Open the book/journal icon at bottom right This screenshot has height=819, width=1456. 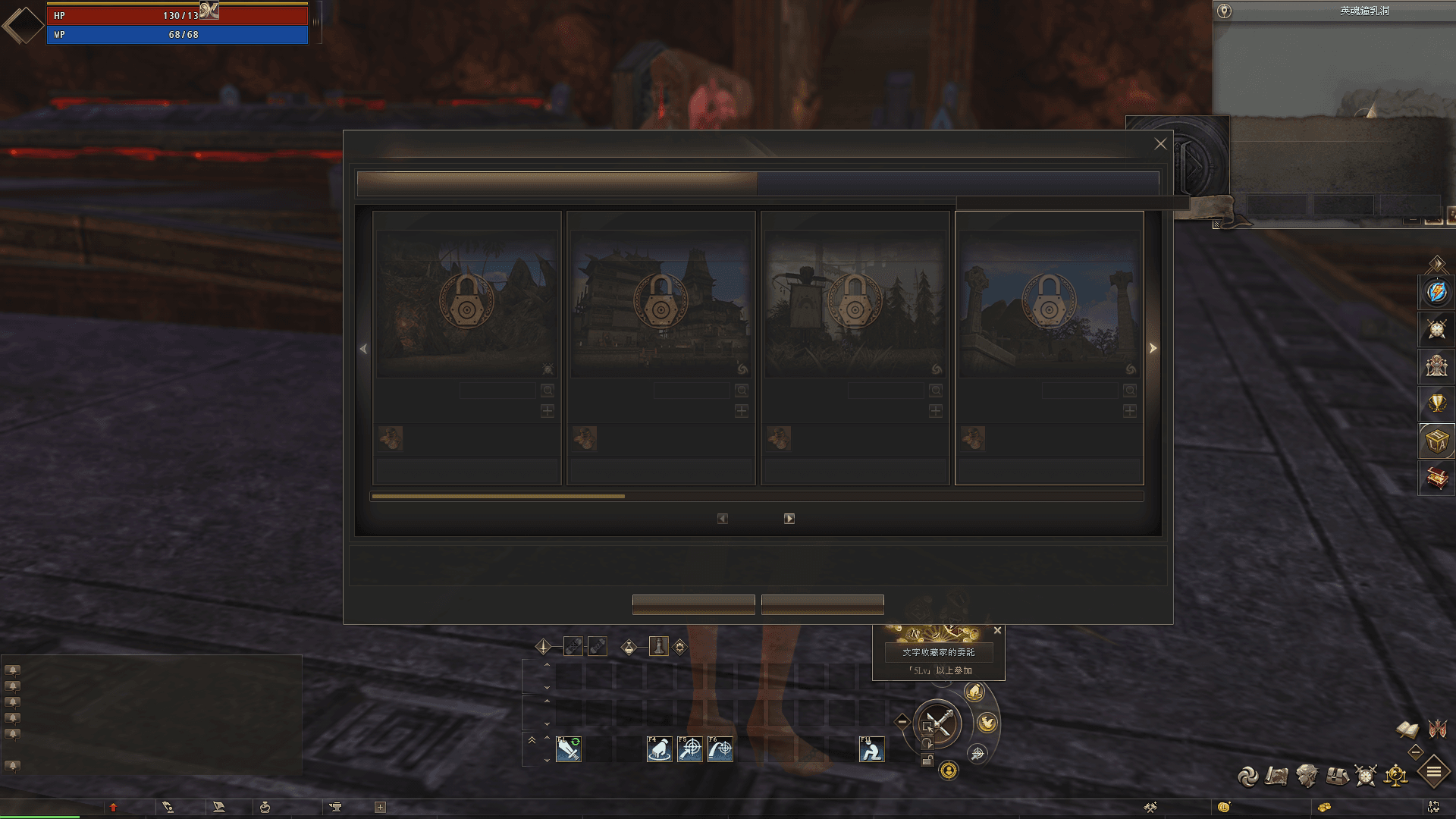point(1407,730)
